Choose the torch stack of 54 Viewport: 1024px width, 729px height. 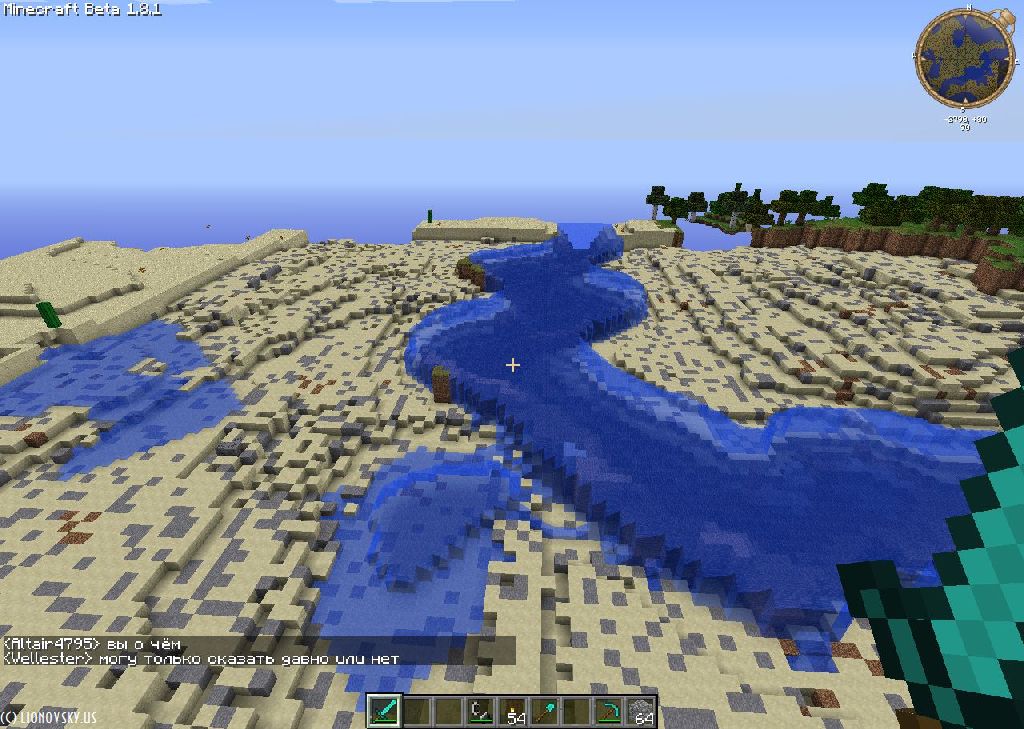pos(513,711)
